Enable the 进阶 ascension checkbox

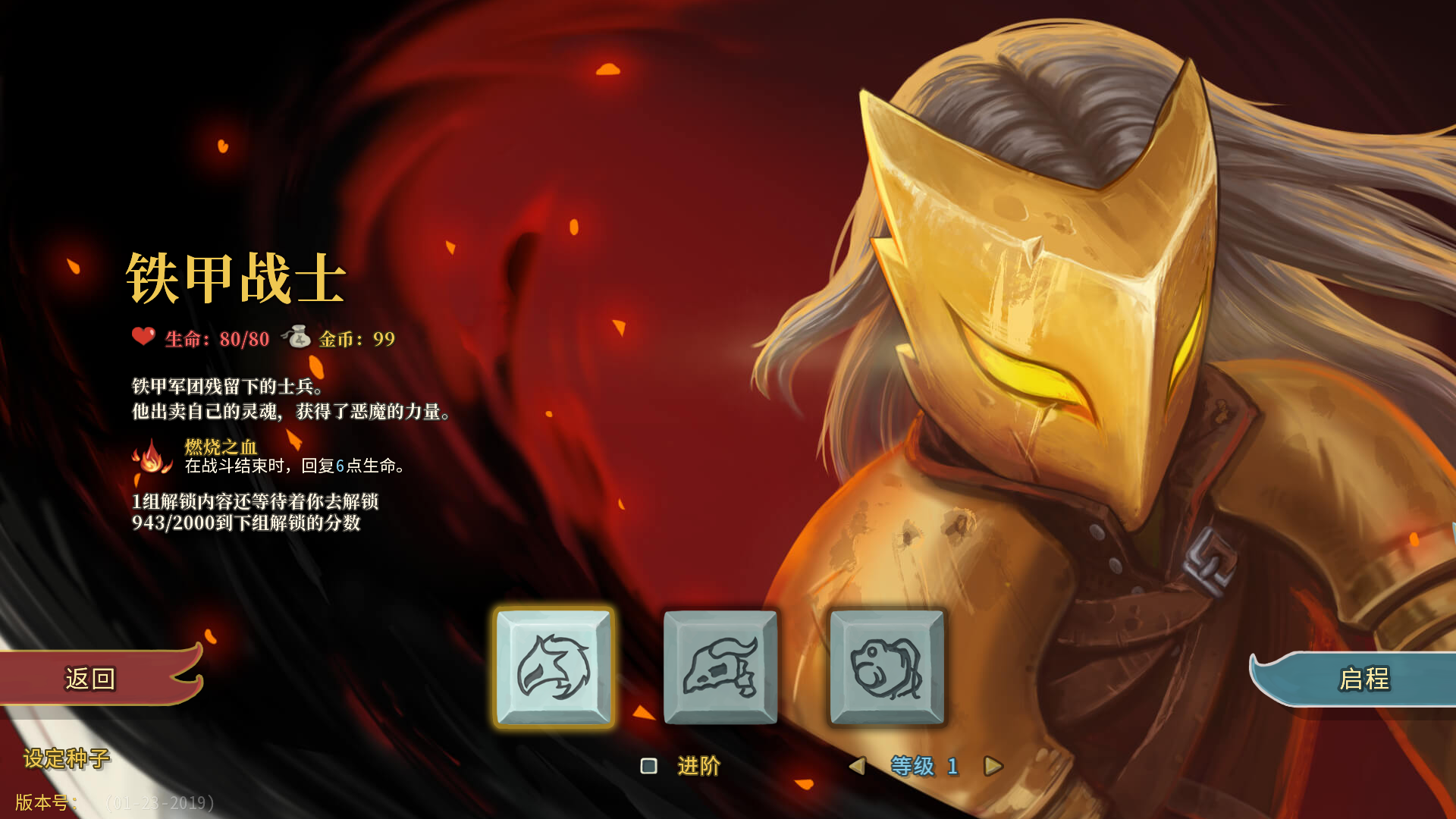coord(648,767)
